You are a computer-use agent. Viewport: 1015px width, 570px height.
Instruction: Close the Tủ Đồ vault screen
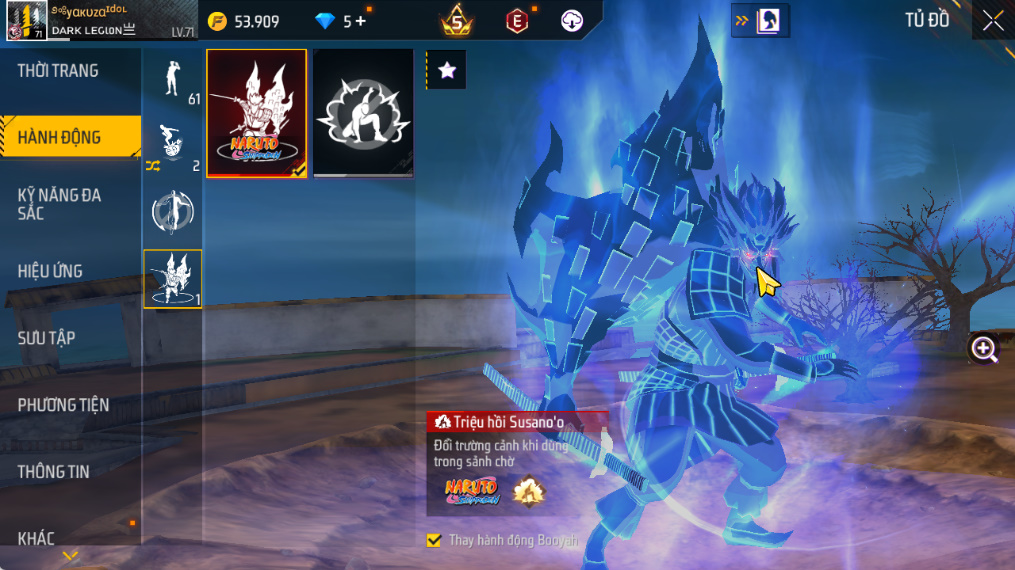coord(992,21)
